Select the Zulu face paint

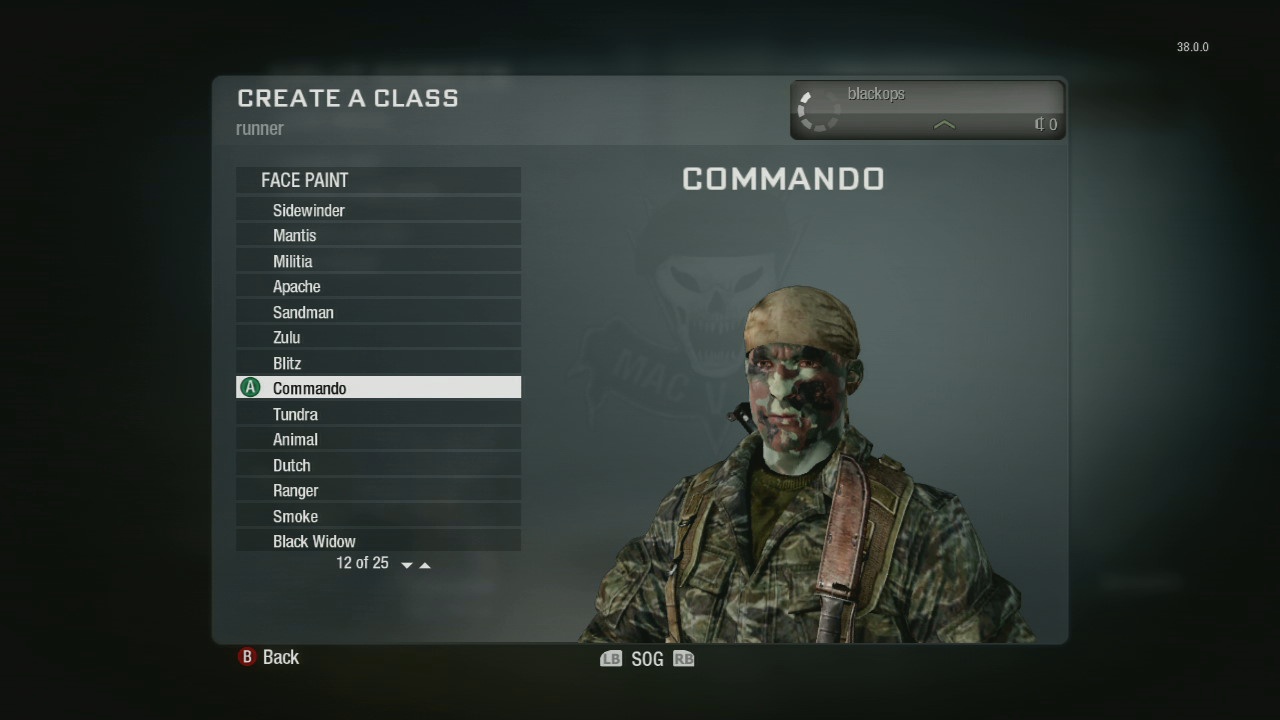(x=287, y=337)
